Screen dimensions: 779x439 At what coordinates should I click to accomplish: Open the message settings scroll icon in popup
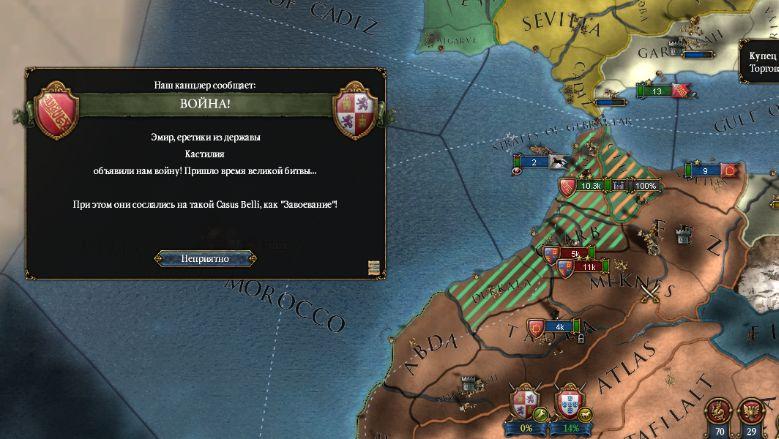coord(373,267)
